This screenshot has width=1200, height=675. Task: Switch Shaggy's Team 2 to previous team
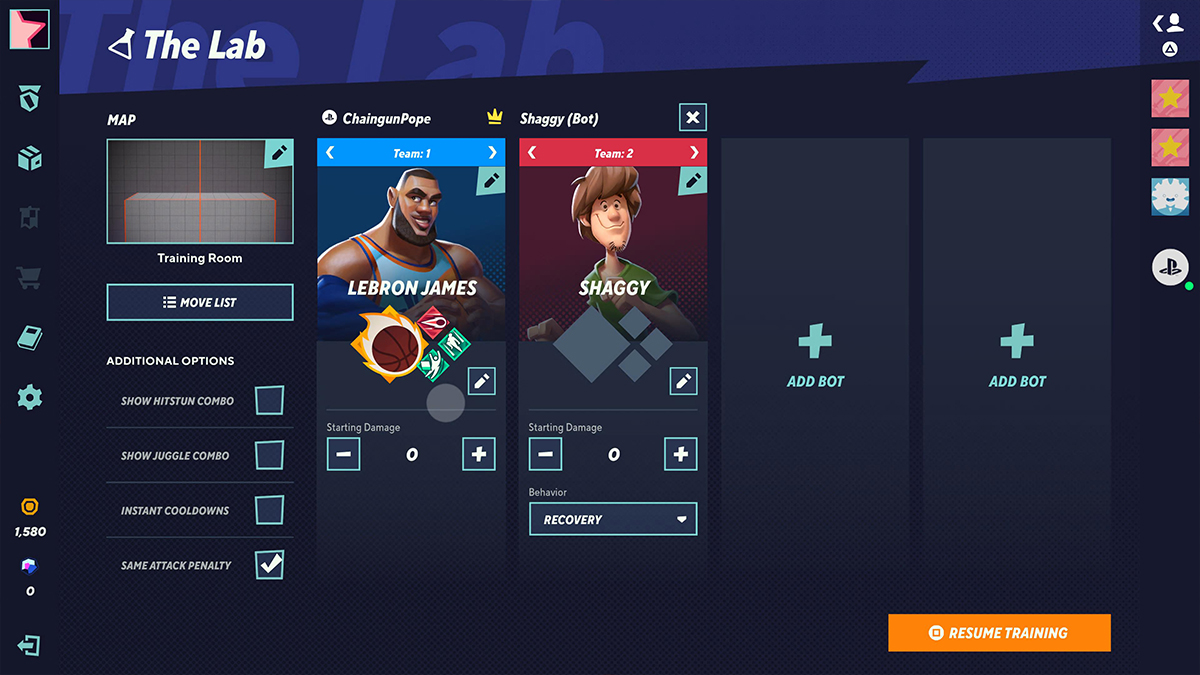click(x=532, y=153)
